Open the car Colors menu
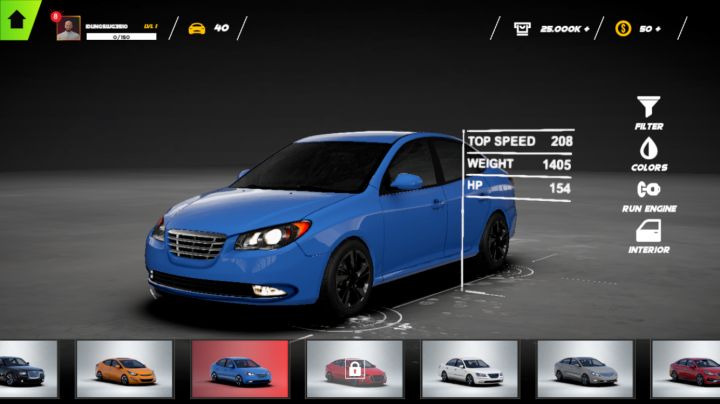This screenshot has width=720, height=404. coord(649,153)
